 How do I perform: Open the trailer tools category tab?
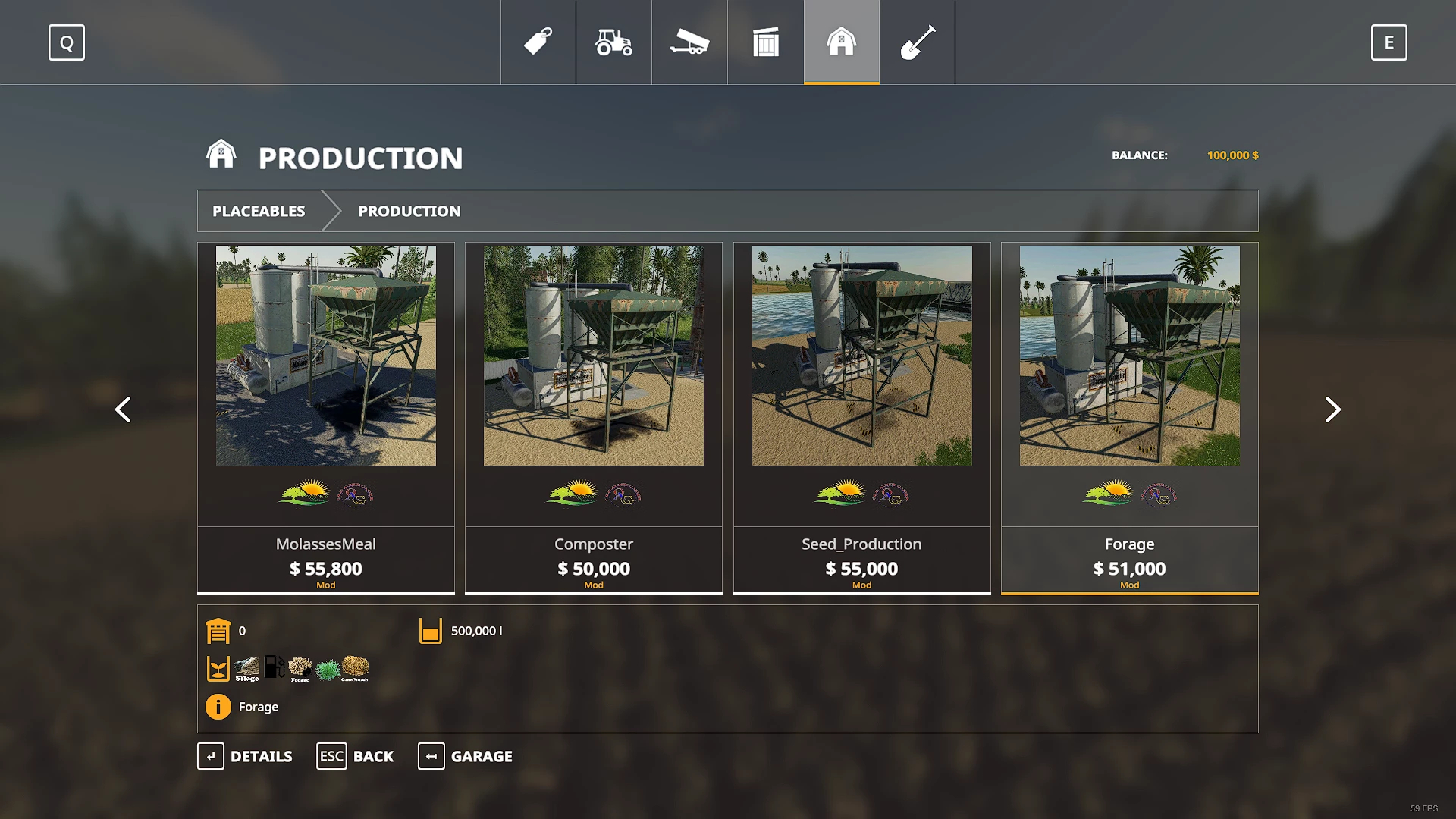click(689, 42)
